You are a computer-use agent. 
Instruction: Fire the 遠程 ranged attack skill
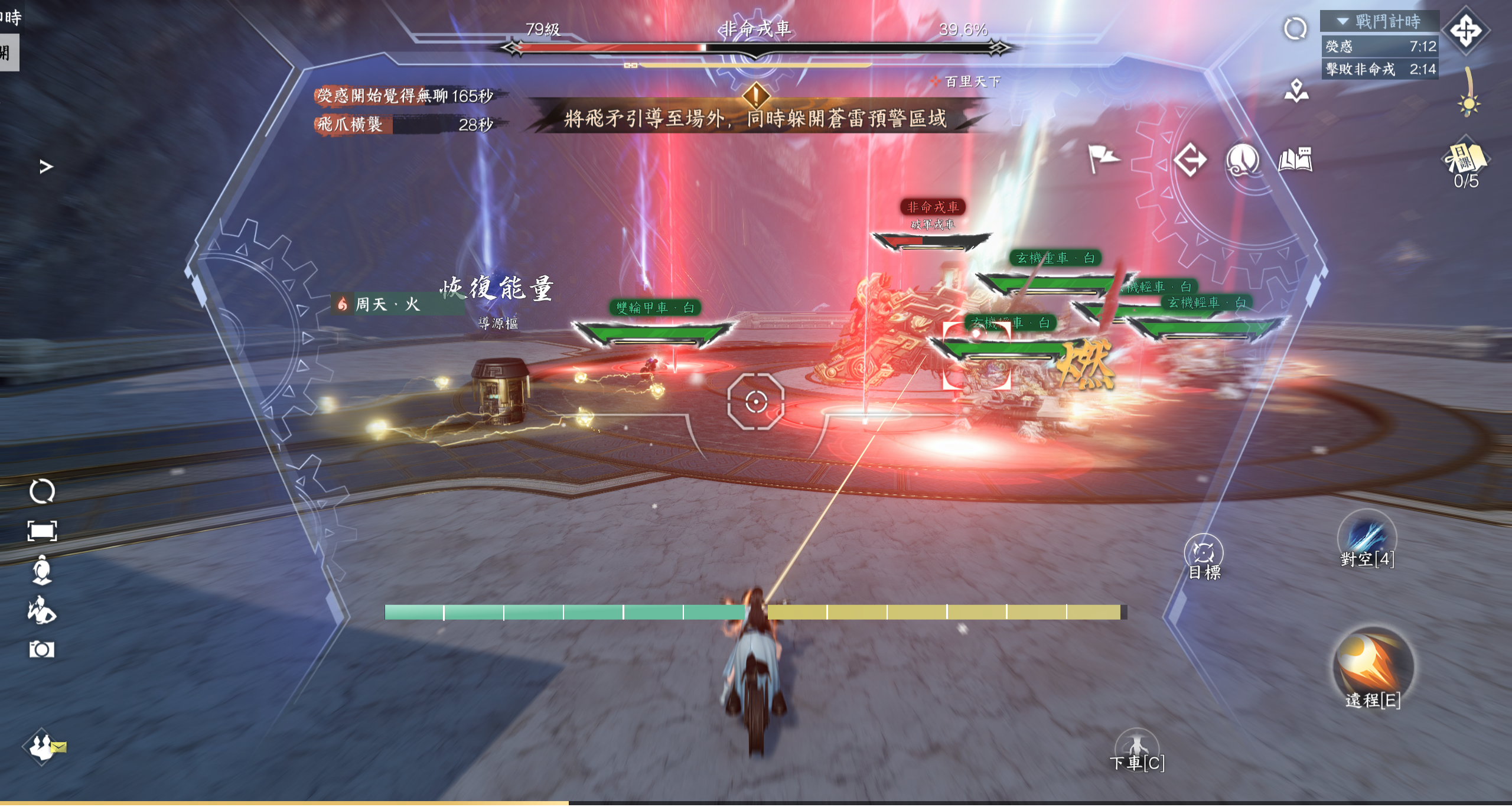tap(1373, 666)
